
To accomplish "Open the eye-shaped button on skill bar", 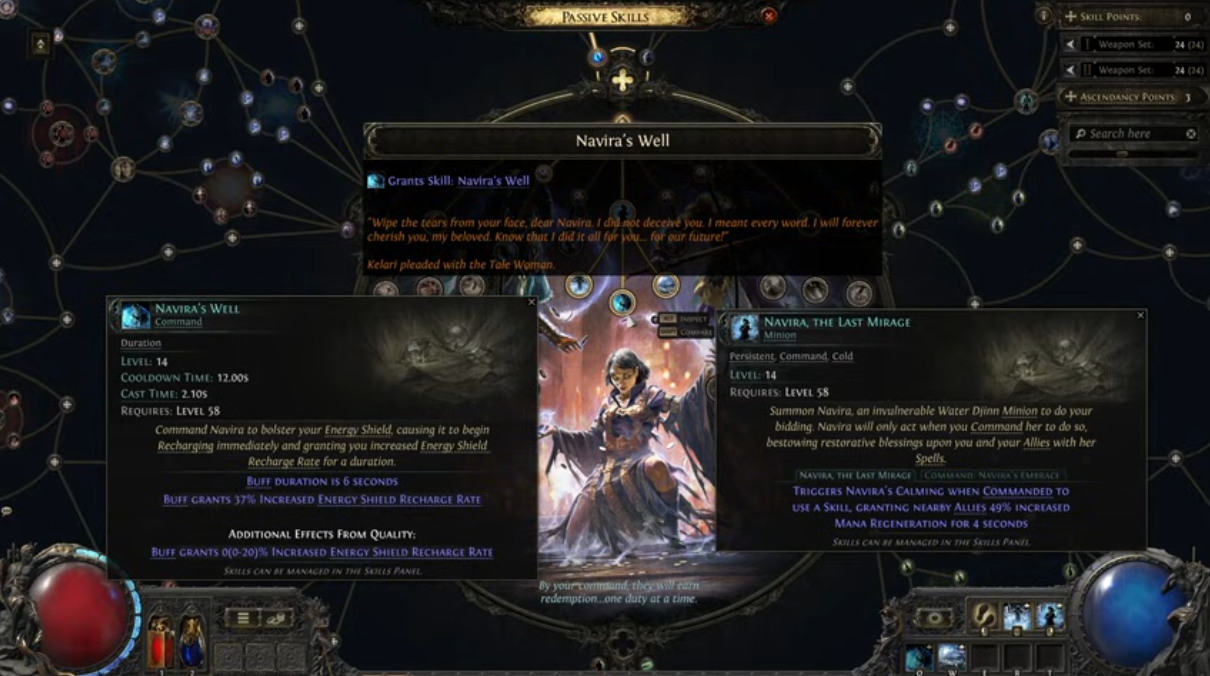I will [935, 618].
